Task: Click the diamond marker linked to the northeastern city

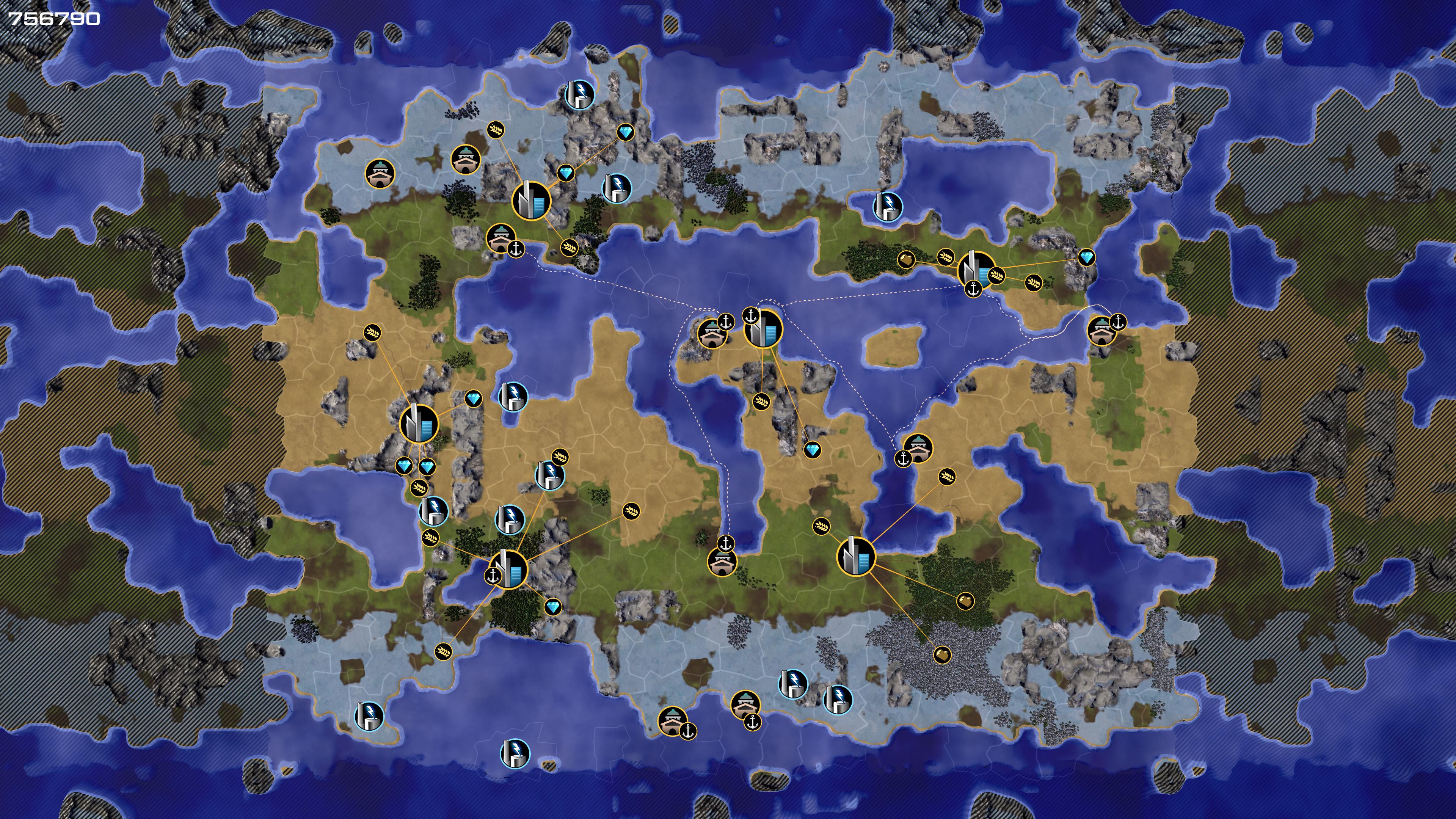Action: pos(1086,258)
